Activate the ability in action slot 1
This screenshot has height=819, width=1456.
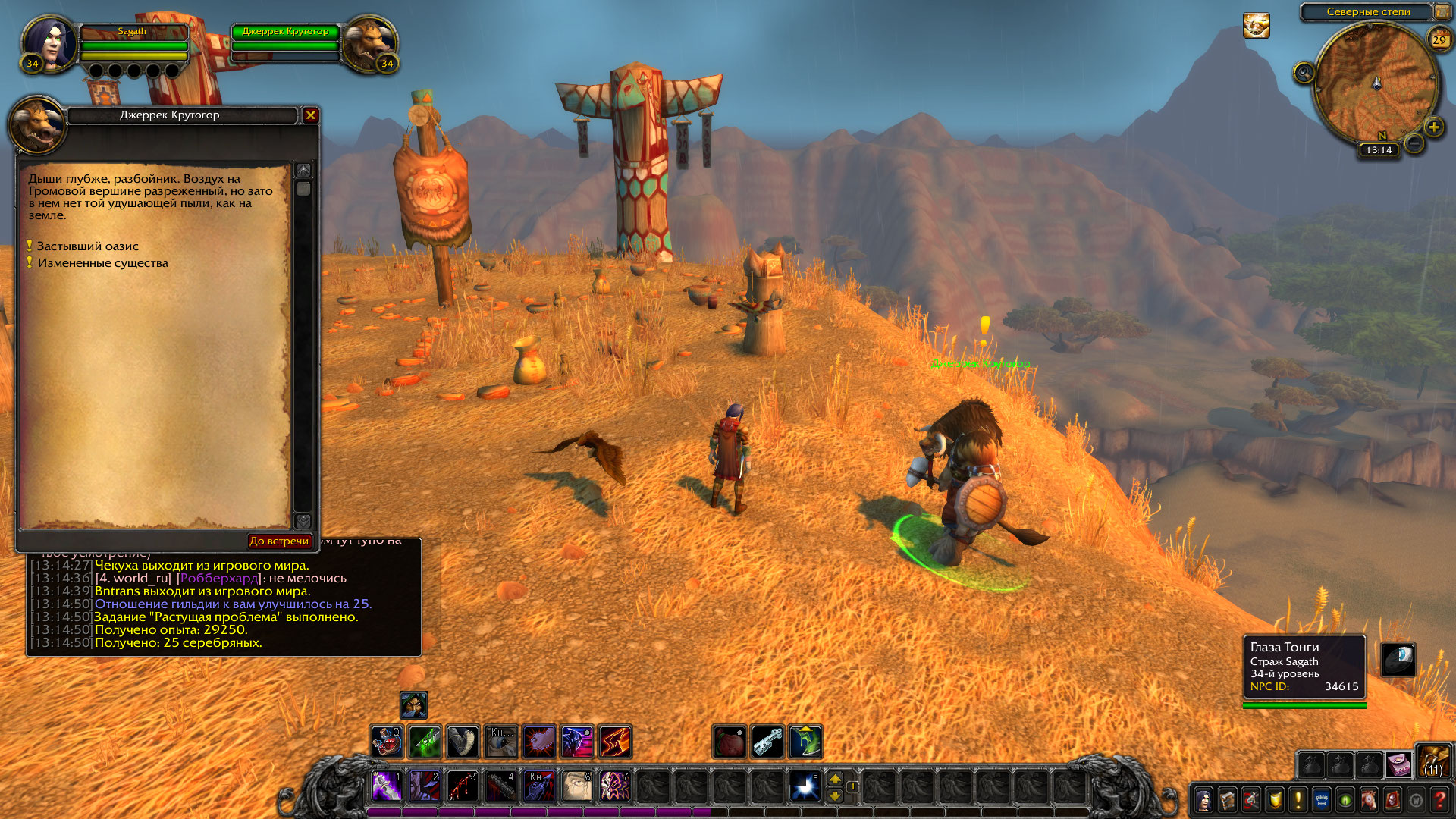pos(386,786)
